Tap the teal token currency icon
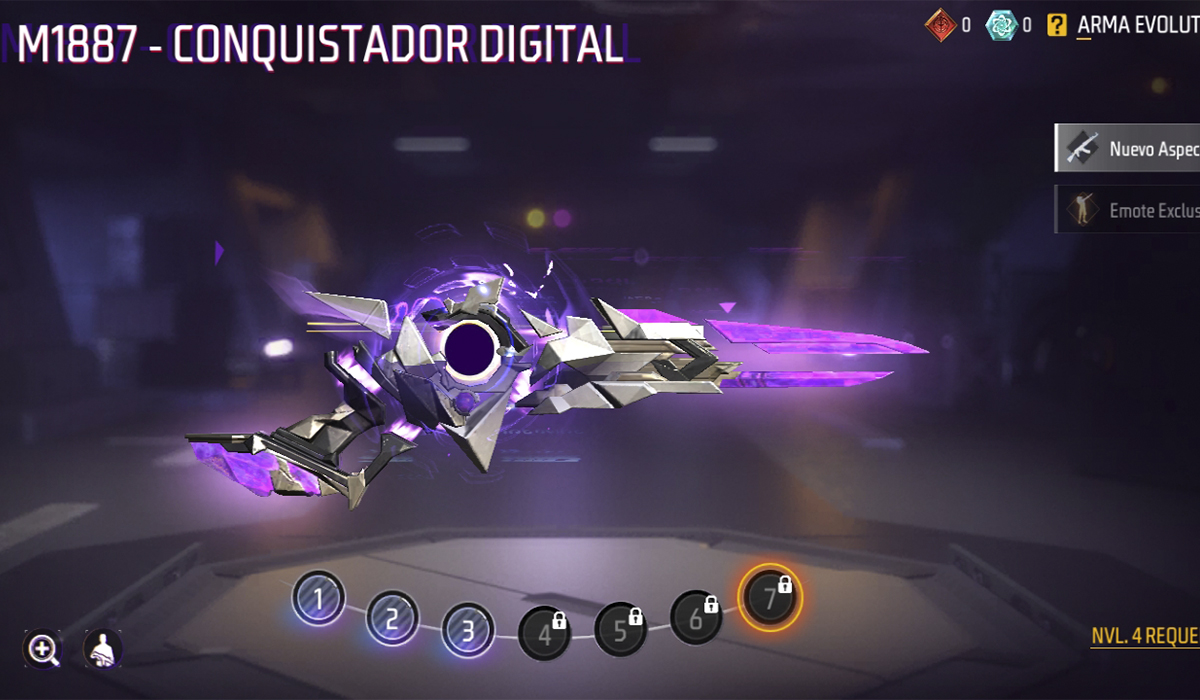 pyautogui.click(x=1001, y=26)
